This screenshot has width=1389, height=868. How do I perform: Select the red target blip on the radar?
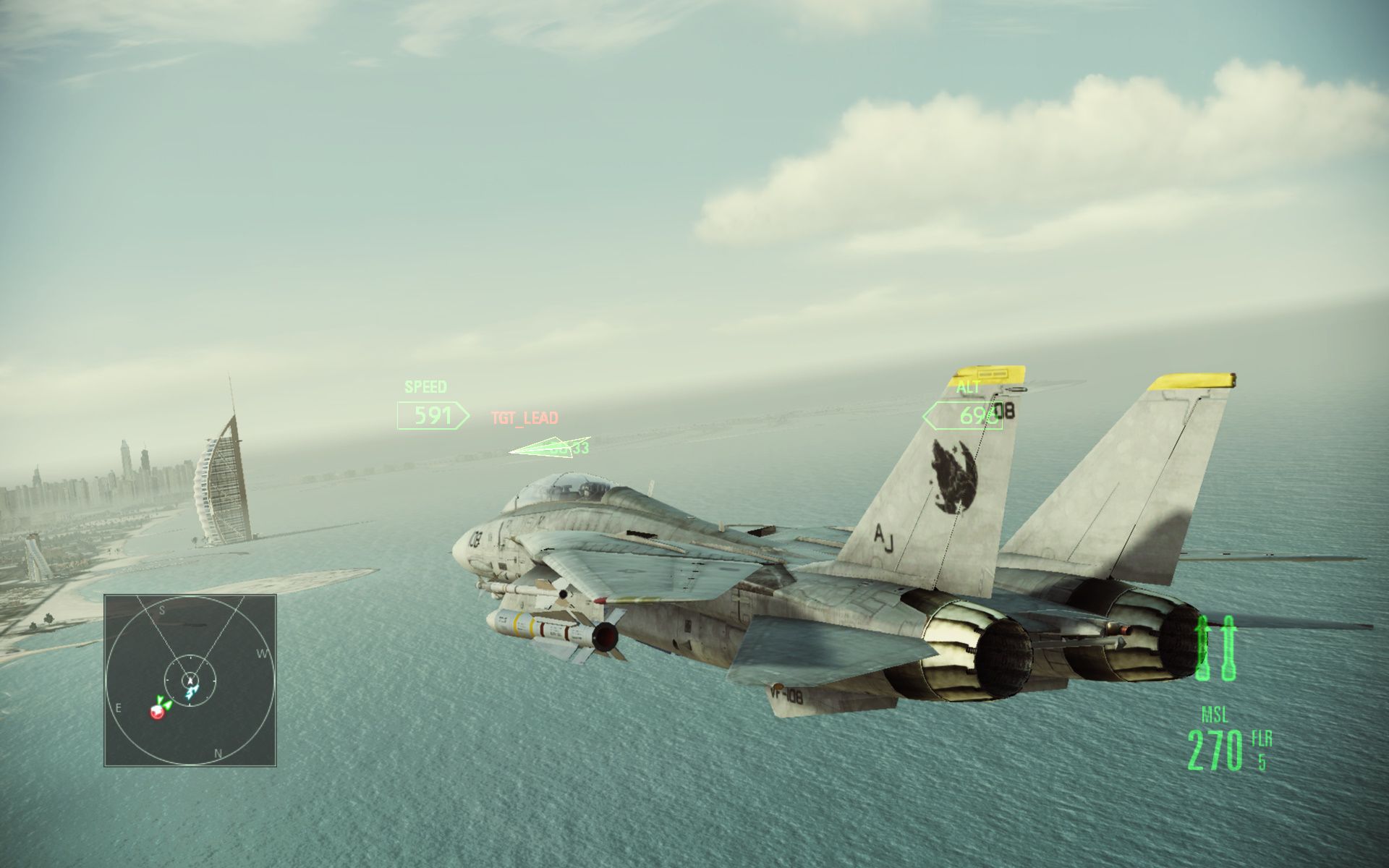pyautogui.click(x=157, y=712)
